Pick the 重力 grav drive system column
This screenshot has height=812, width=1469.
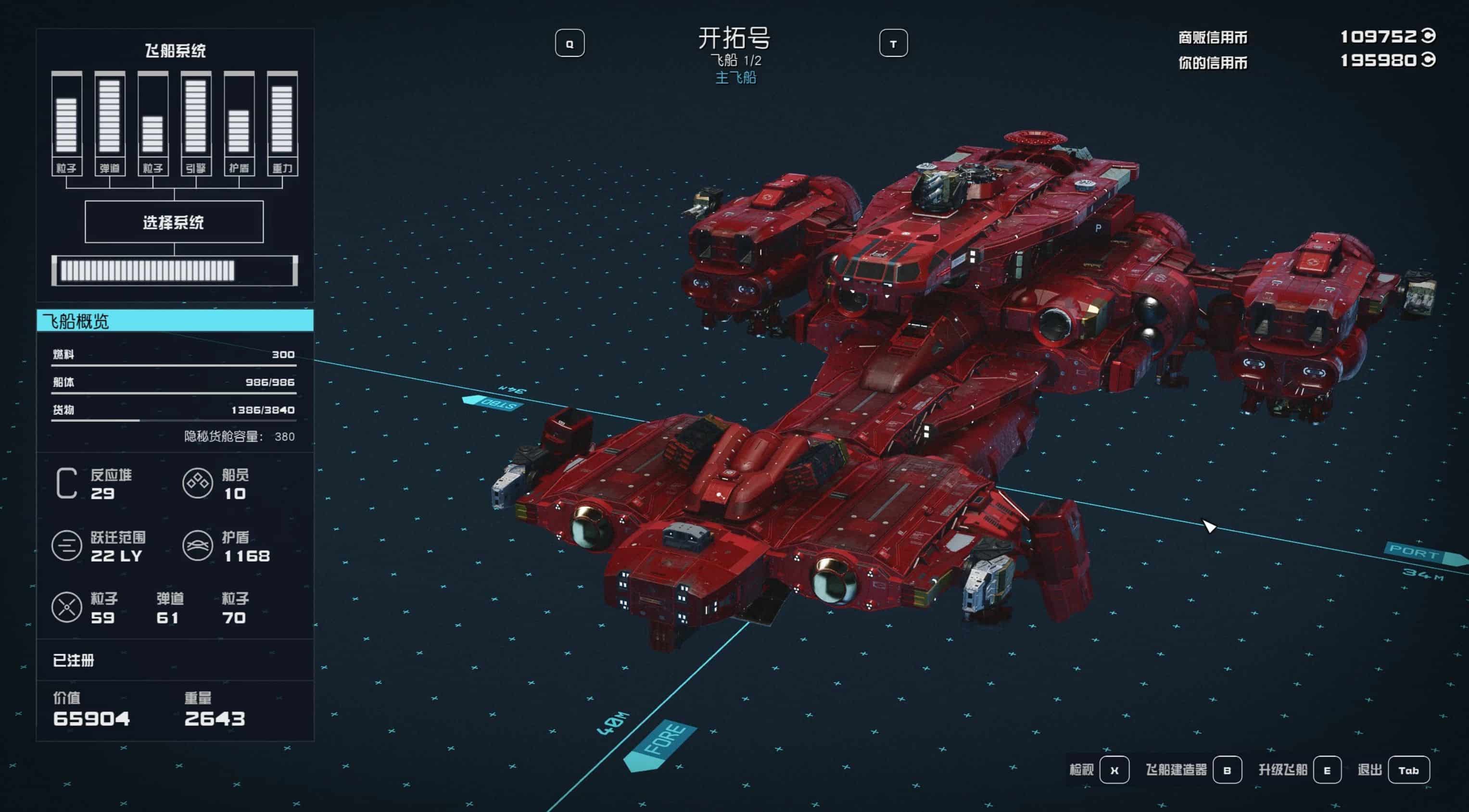pyautogui.click(x=282, y=124)
